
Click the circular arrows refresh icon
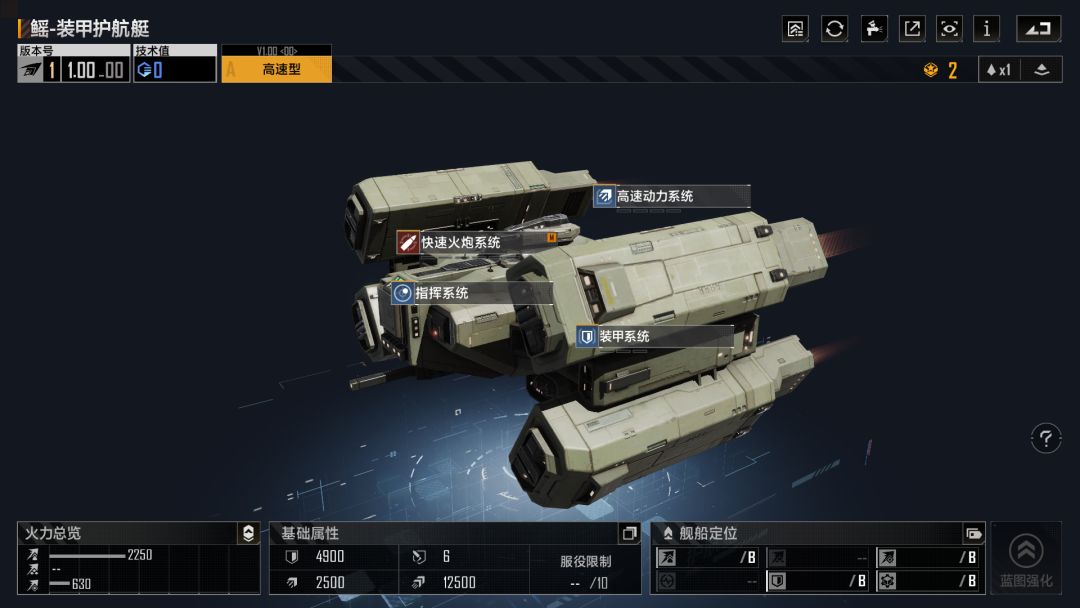(x=834, y=29)
